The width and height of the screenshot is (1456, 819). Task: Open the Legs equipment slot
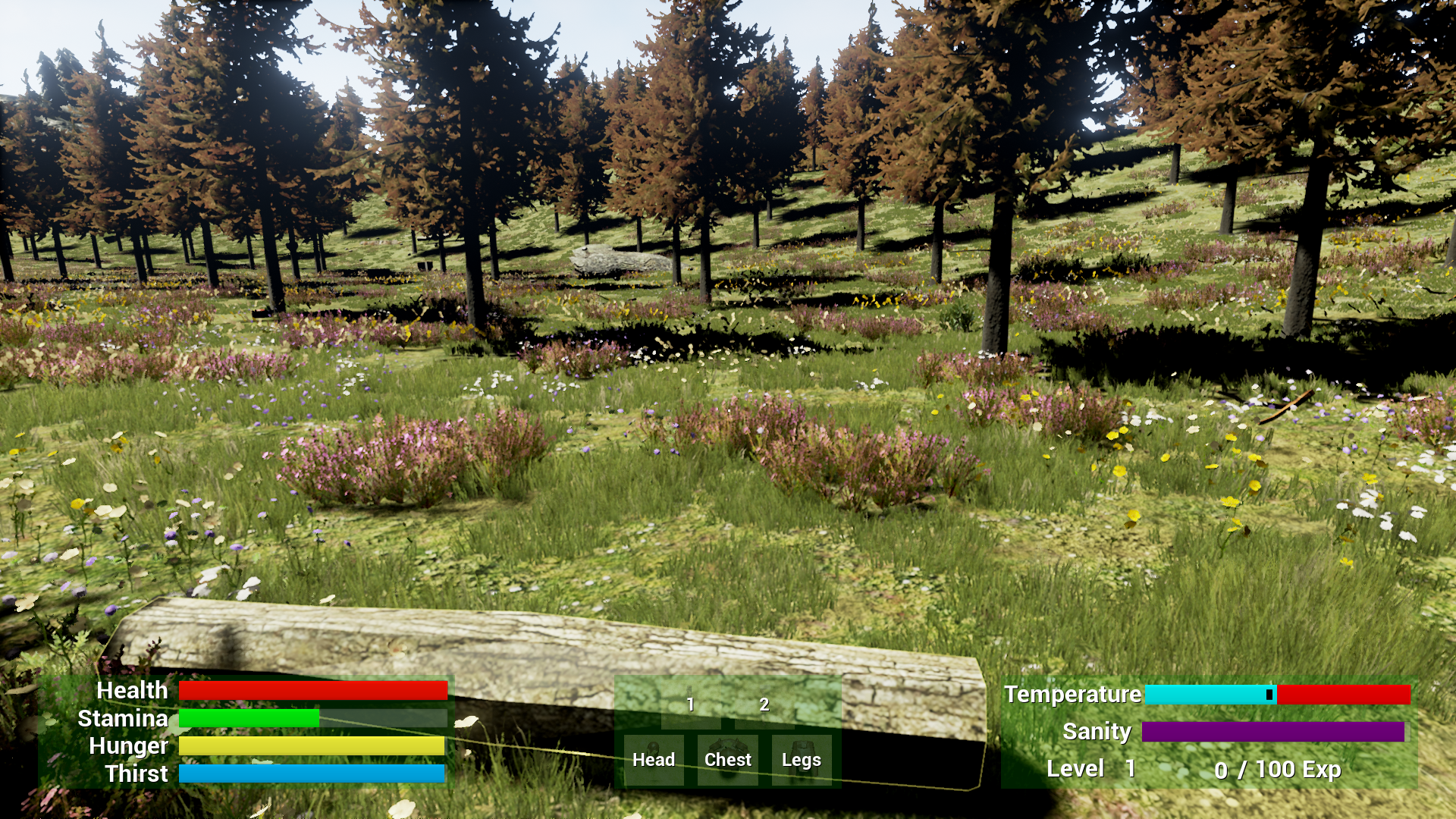pos(801,759)
